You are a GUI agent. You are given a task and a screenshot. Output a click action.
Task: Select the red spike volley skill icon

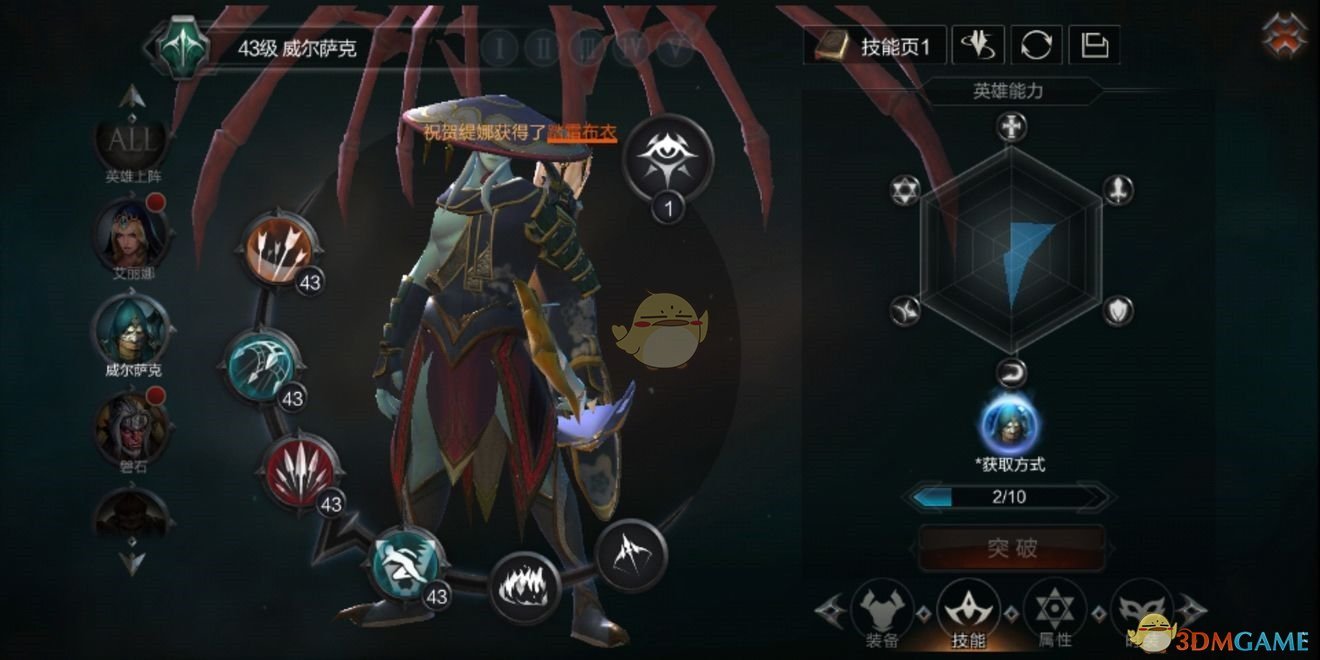(300, 470)
